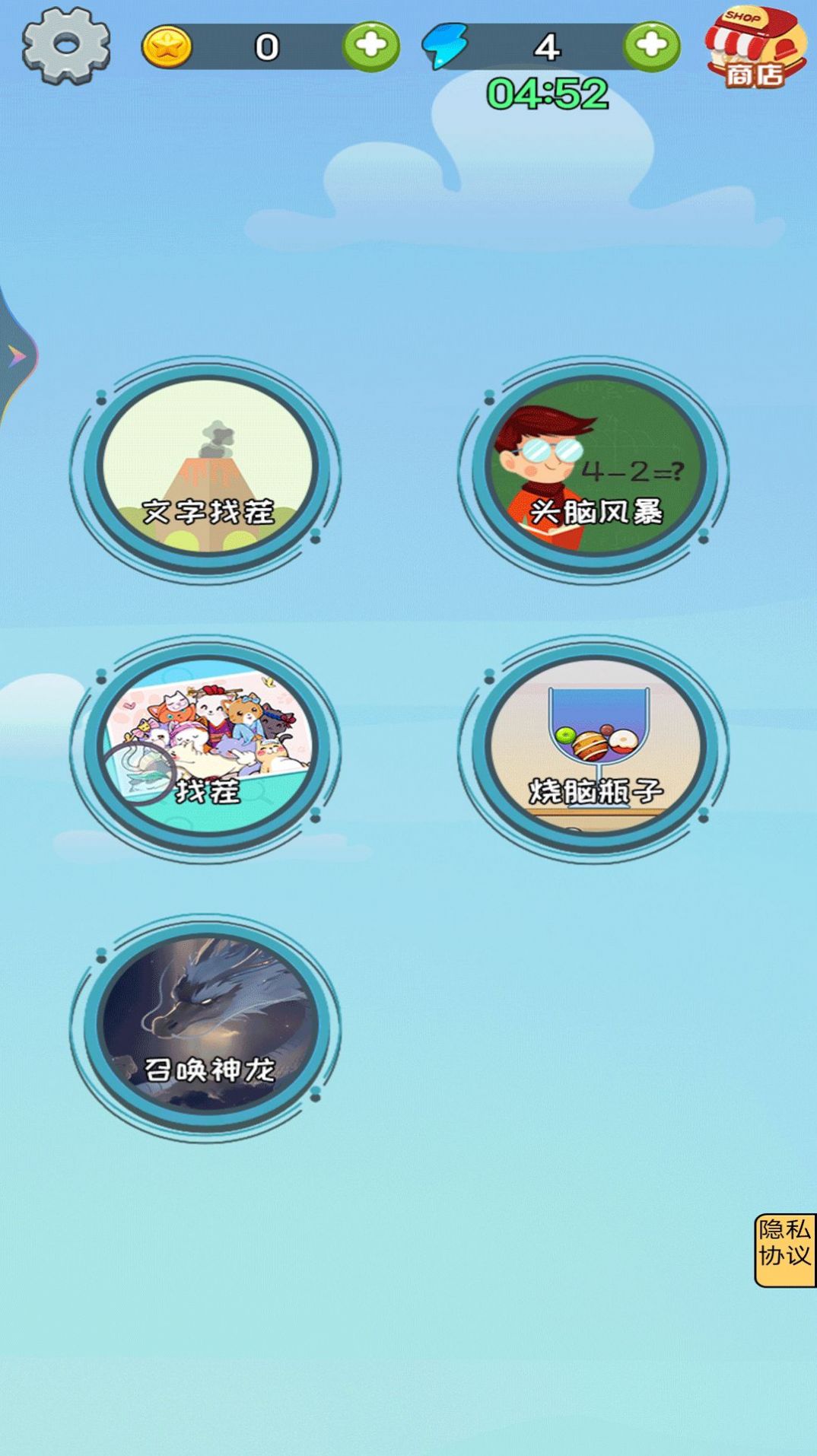Start the 找茬 spot-the-difference mode
Screen dimensions: 817x1456
(207, 747)
